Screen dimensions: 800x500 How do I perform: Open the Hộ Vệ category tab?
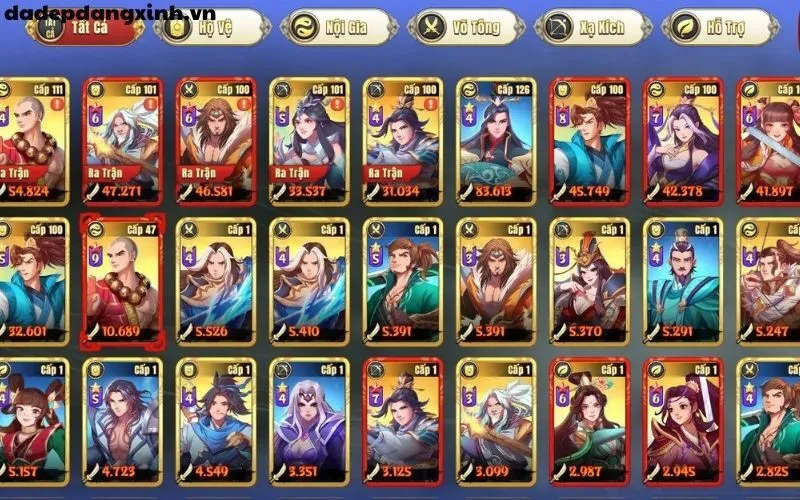point(202,27)
